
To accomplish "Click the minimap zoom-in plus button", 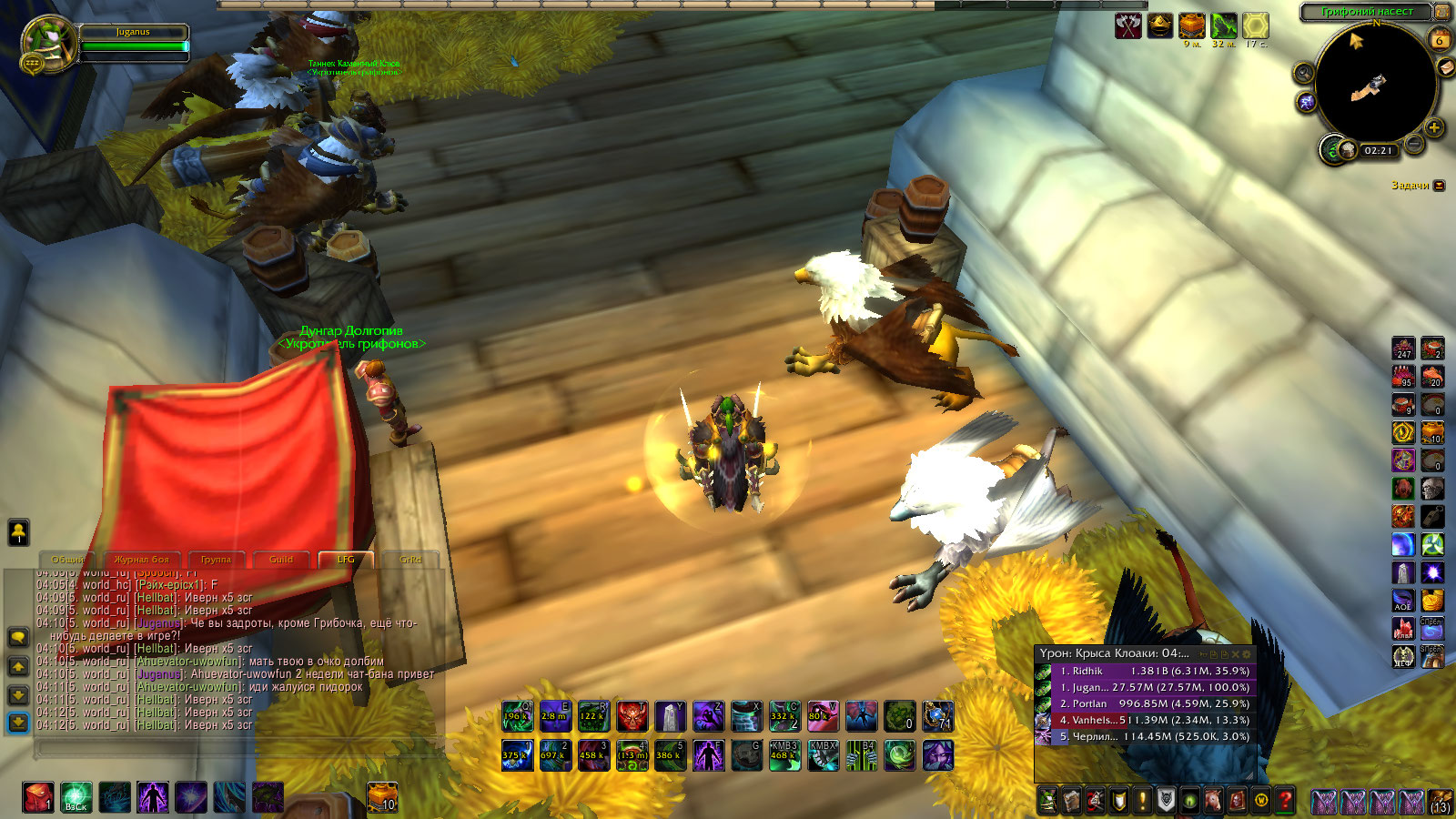I will point(1434,128).
